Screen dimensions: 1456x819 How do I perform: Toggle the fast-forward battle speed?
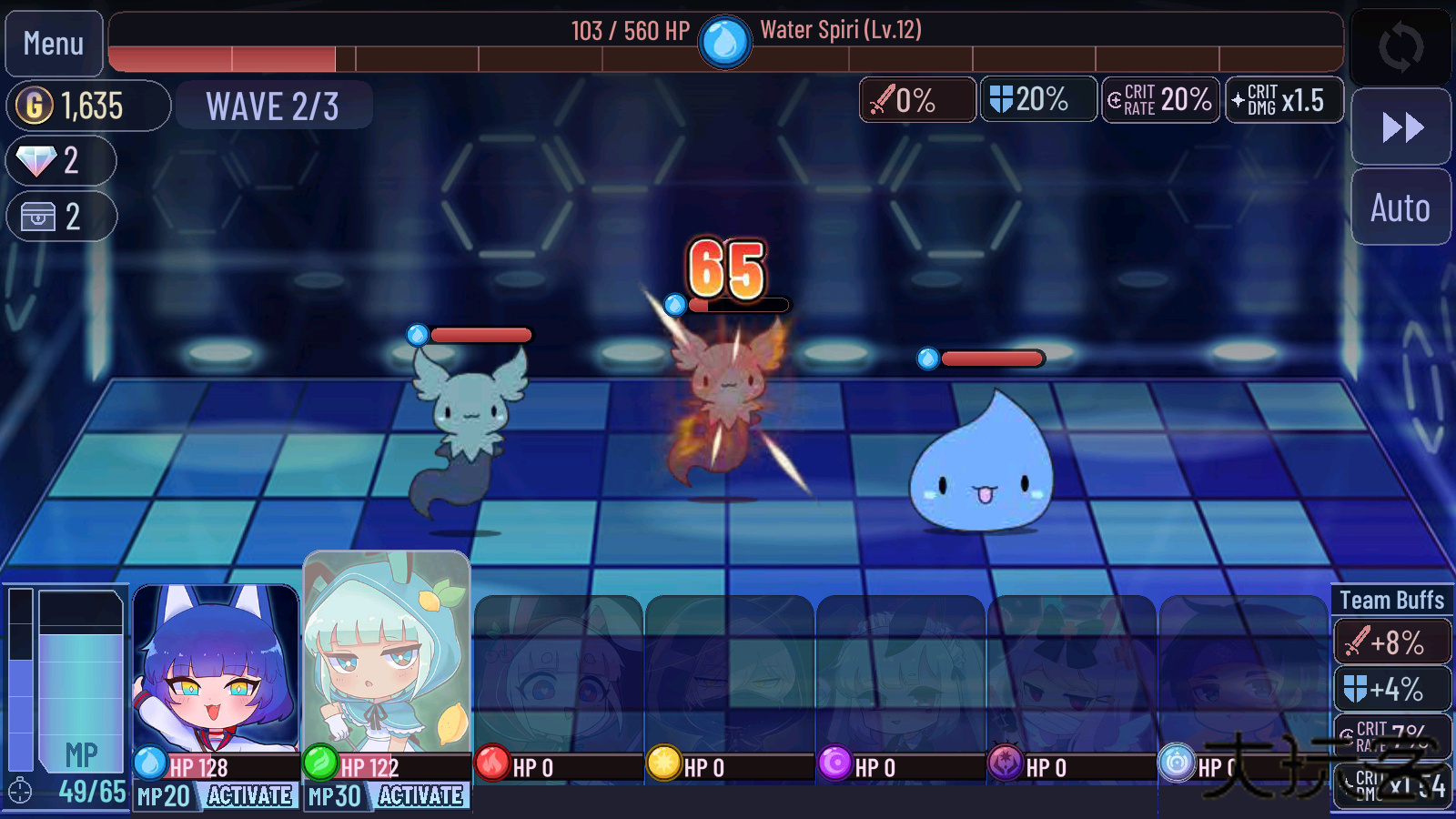1400,127
